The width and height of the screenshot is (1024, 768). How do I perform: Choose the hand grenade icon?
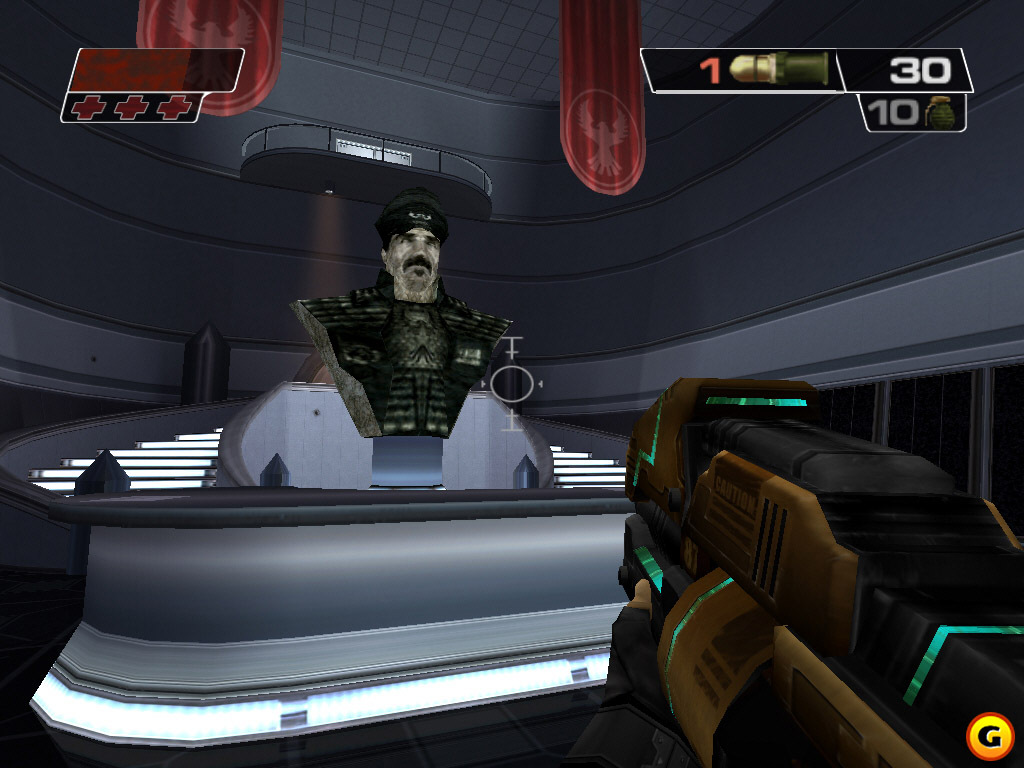942,112
